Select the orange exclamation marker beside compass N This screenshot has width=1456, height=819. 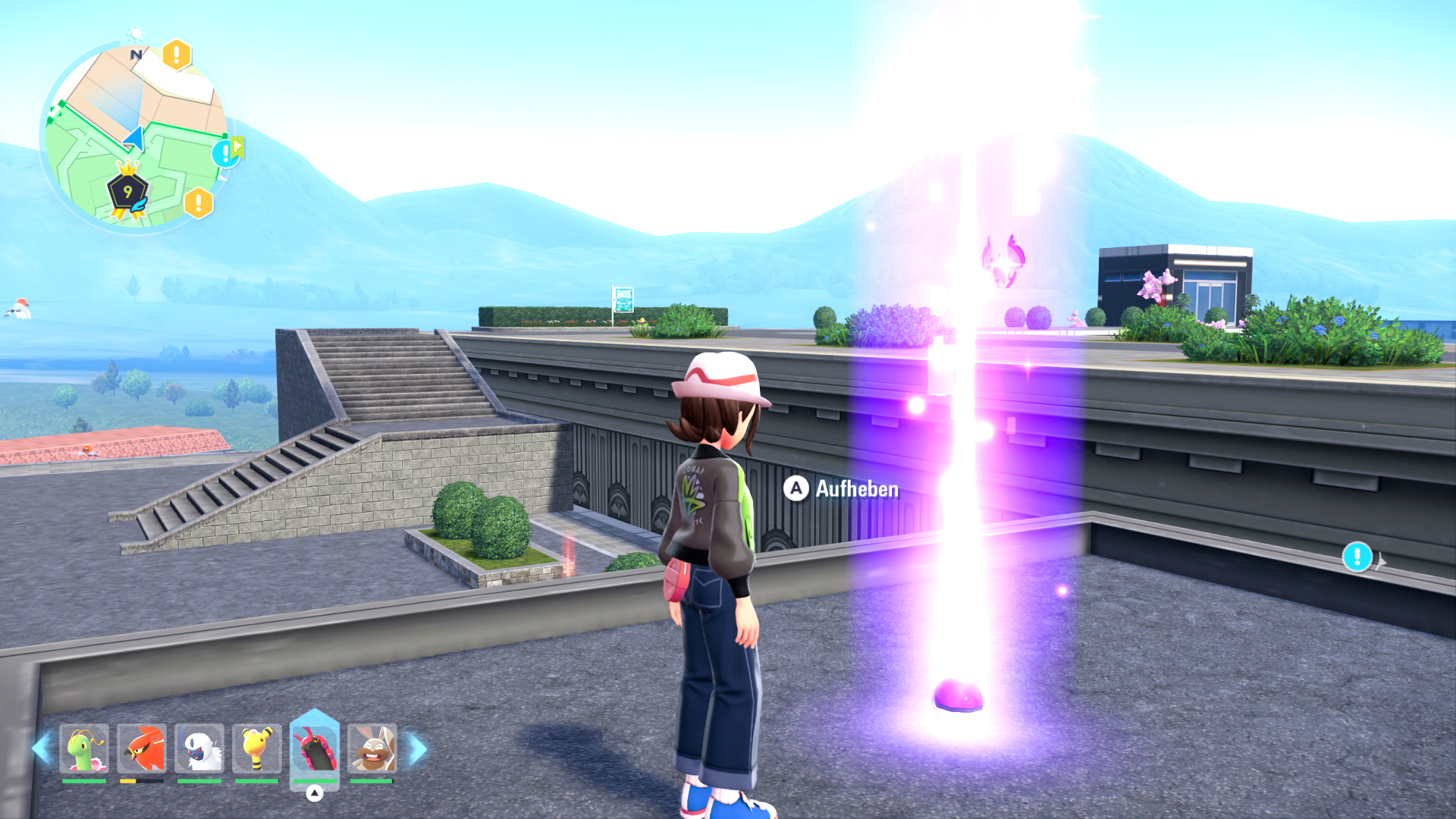pos(177,55)
